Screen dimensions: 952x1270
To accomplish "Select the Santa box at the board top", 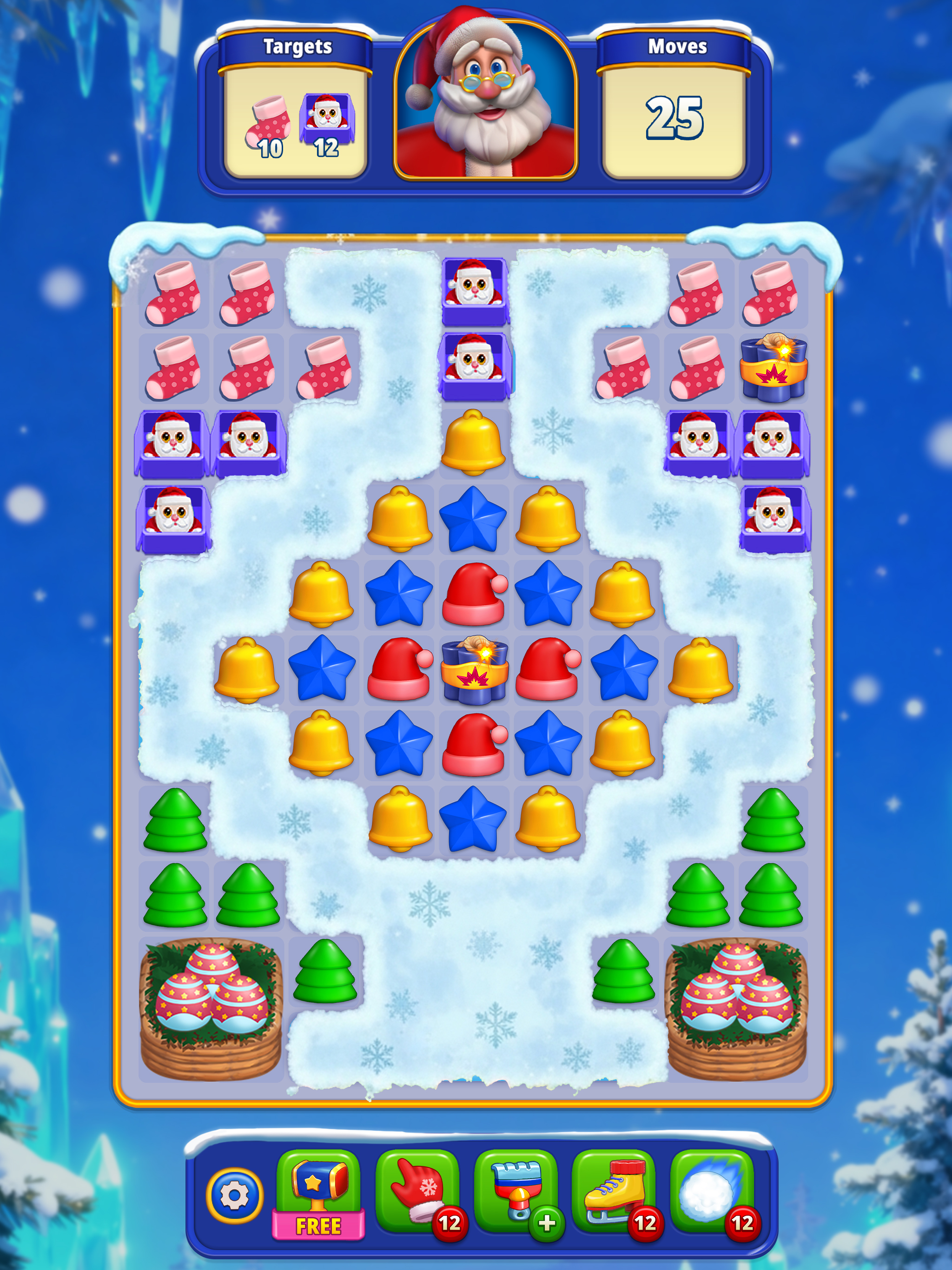I will 474,290.
